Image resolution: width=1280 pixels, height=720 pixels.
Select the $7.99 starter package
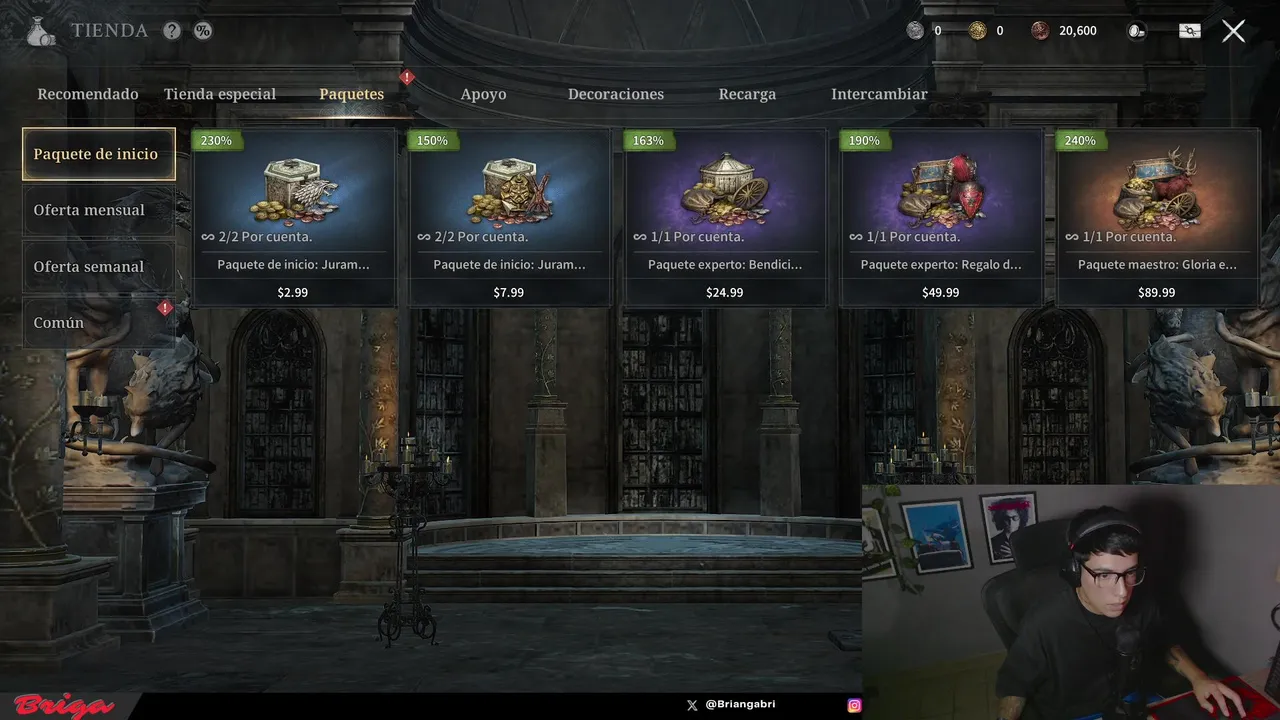pyautogui.click(x=509, y=217)
